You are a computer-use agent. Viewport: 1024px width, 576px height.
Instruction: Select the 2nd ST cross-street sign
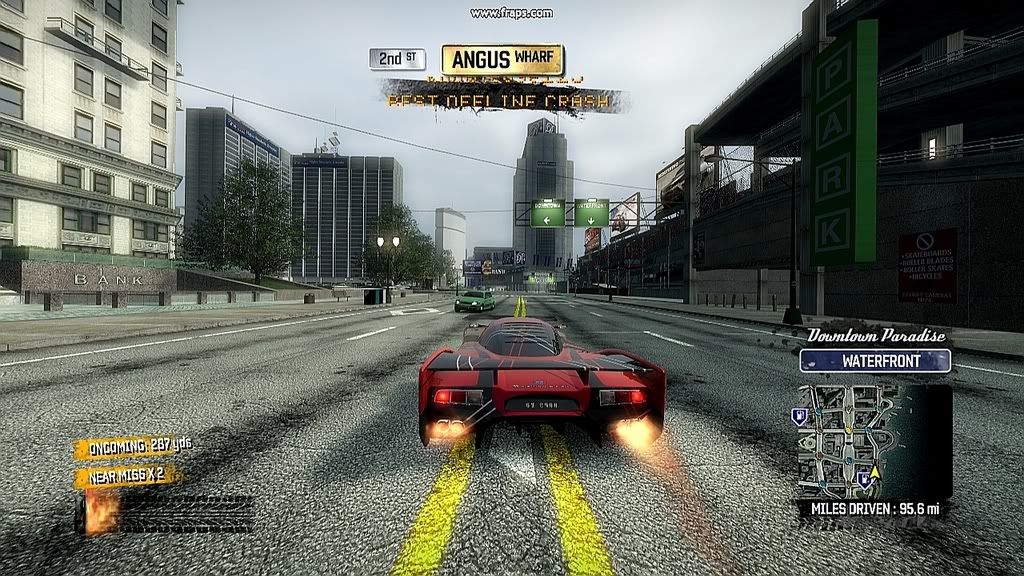(397, 59)
